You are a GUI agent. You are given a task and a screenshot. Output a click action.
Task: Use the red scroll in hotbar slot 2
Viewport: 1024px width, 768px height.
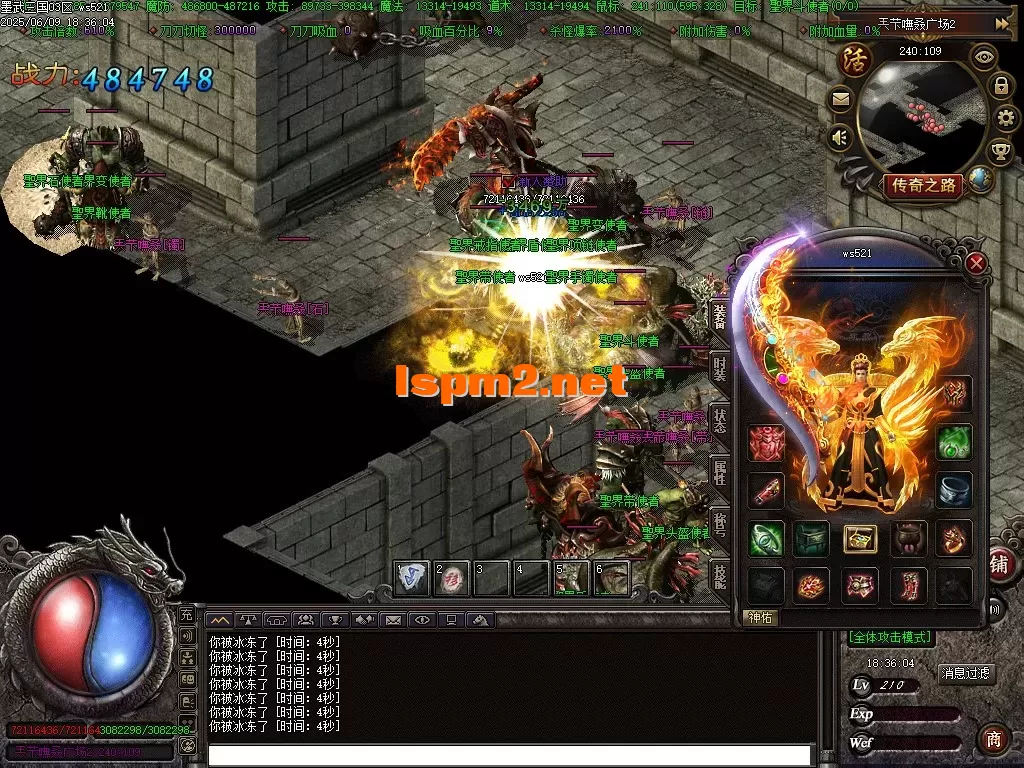[451, 578]
